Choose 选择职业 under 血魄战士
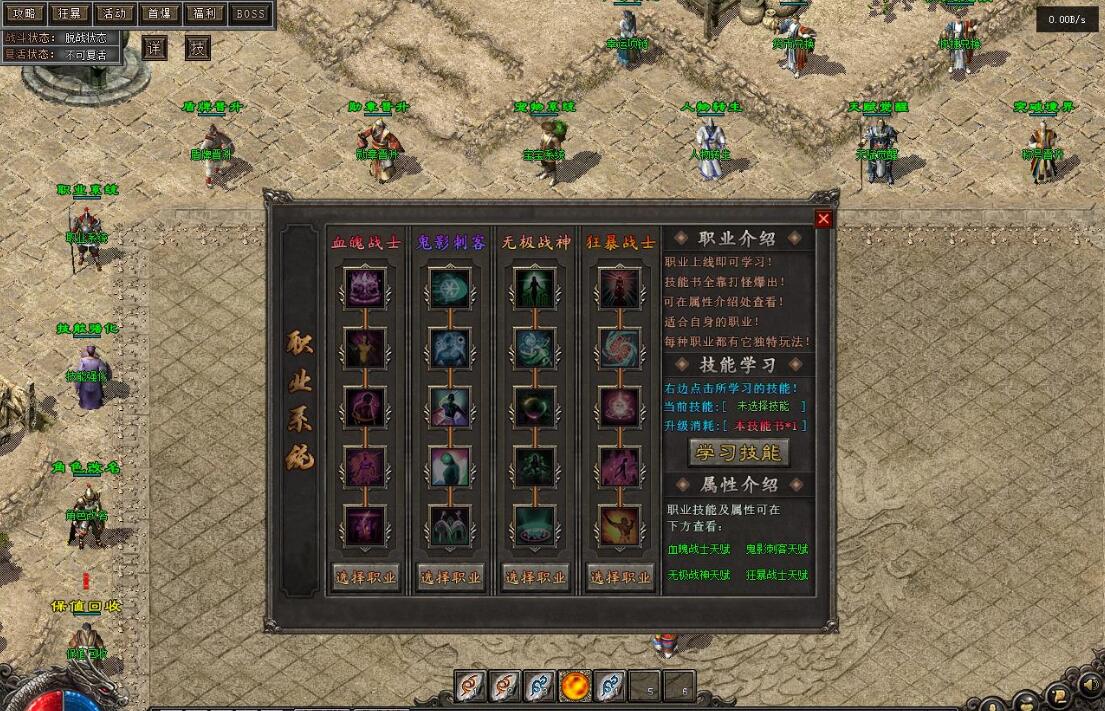The height and width of the screenshot is (711, 1105). click(x=366, y=577)
